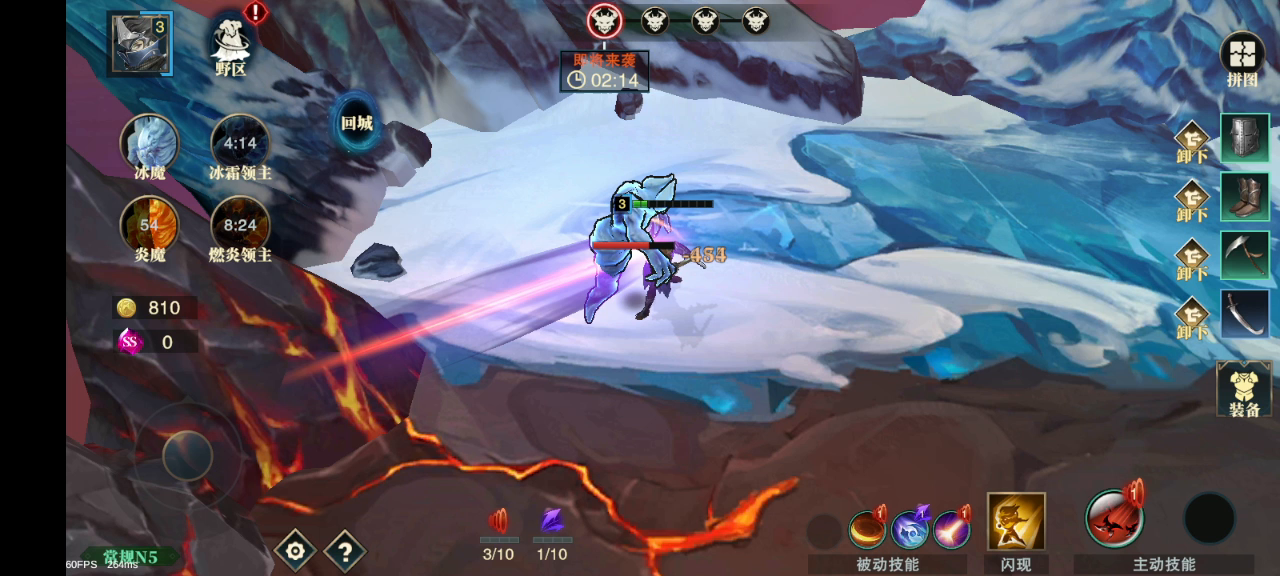This screenshot has width=1280, height=576.
Task: Activate the 闪现 flash skill
Action: pyautogui.click(x=1016, y=522)
